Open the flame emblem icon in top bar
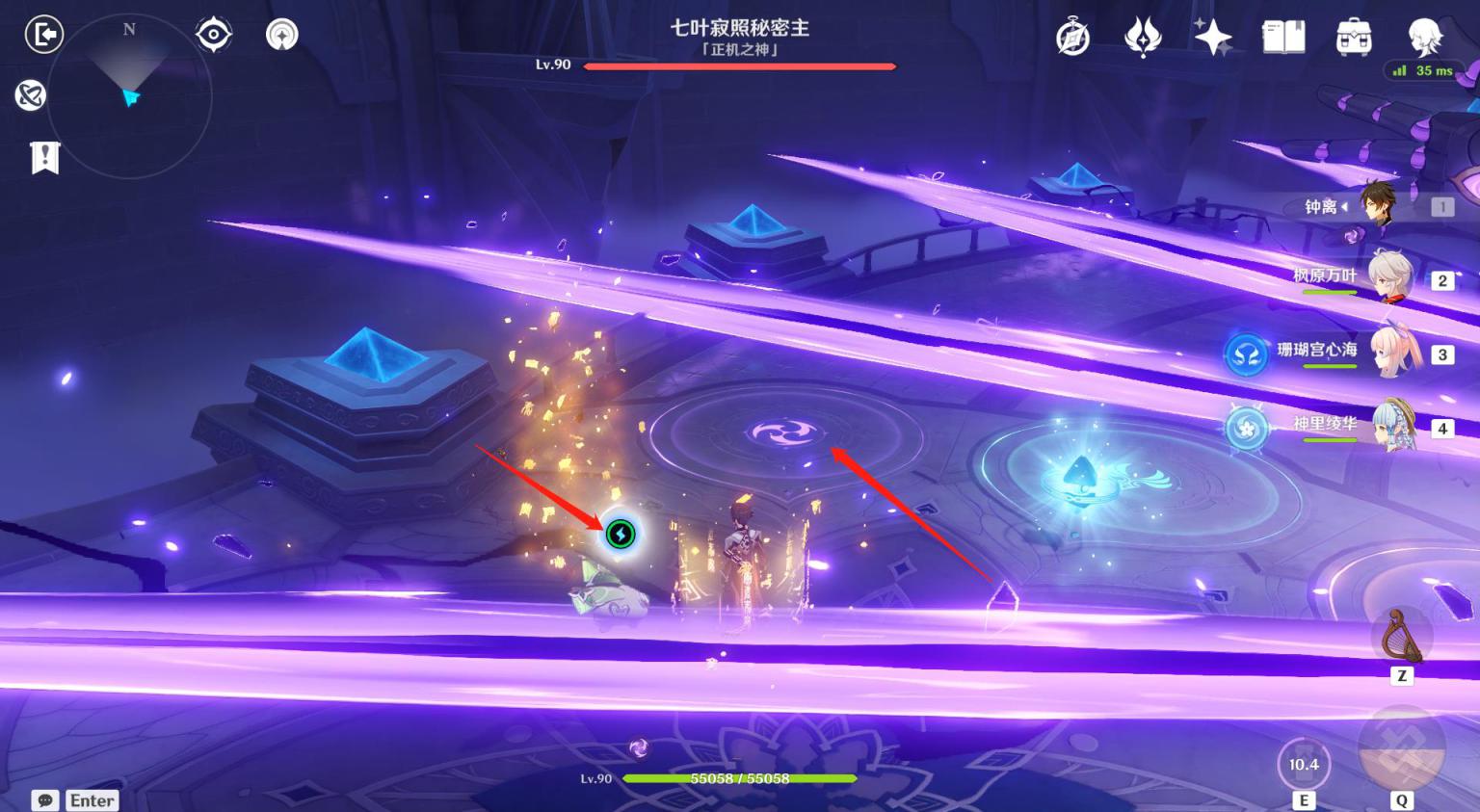The width and height of the screenshot is (1480, 812). [x=1143, y=38]
